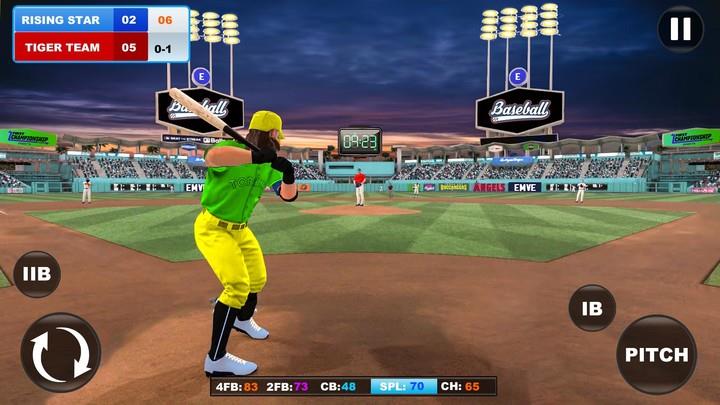Tap the PITCH button
Image resolution: width=720 pixels, height=405 pixels.
(x=657, y=354)
